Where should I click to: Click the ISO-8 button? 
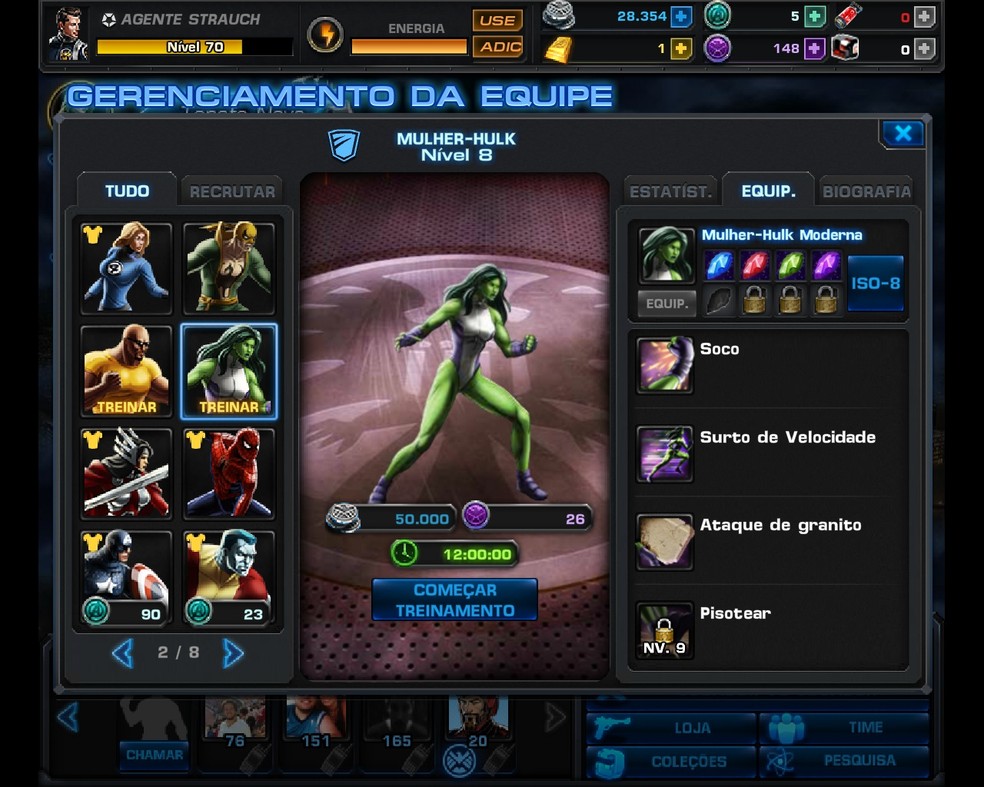click(875, 283)
